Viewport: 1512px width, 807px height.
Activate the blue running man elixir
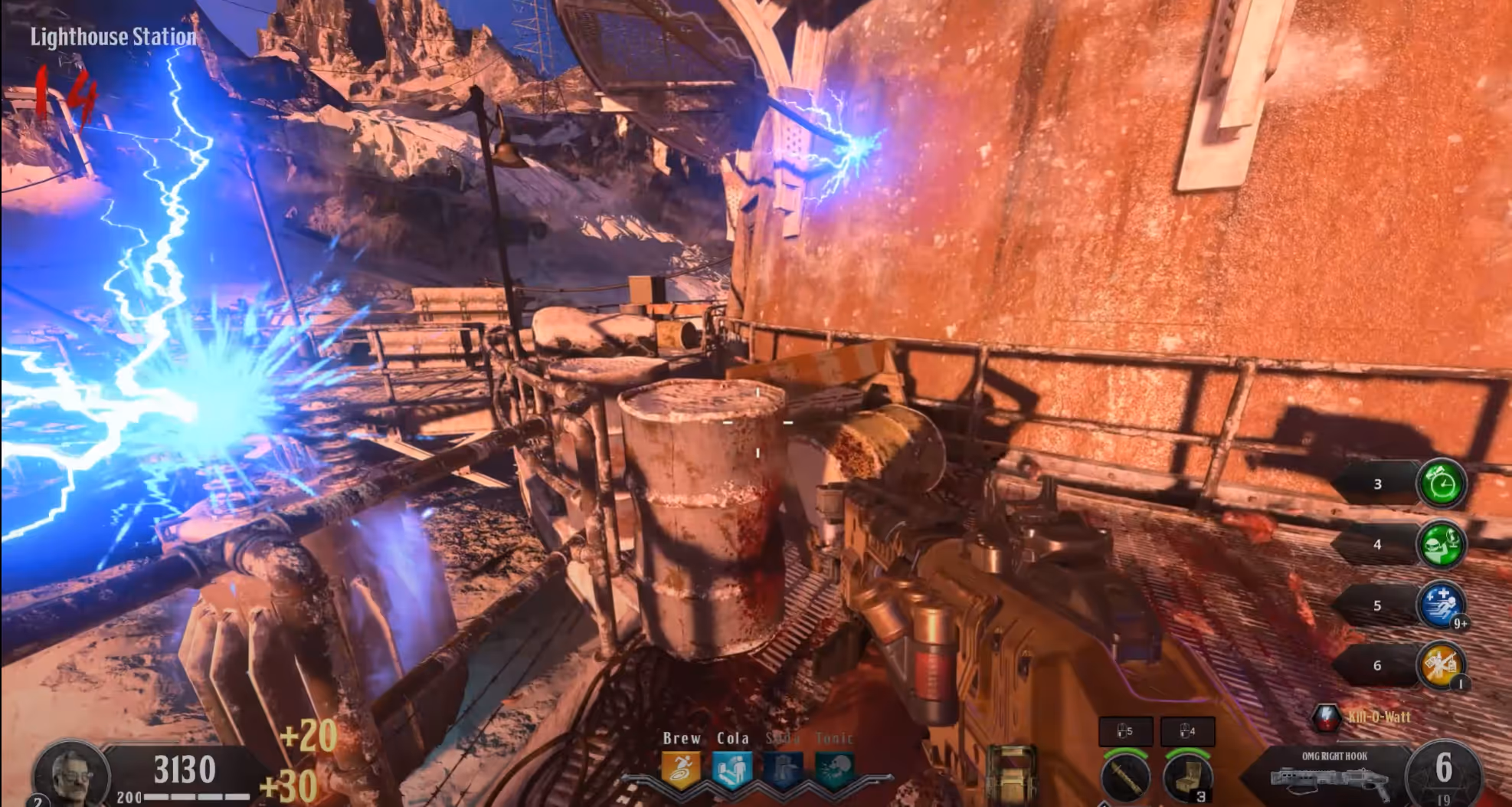1441,605
